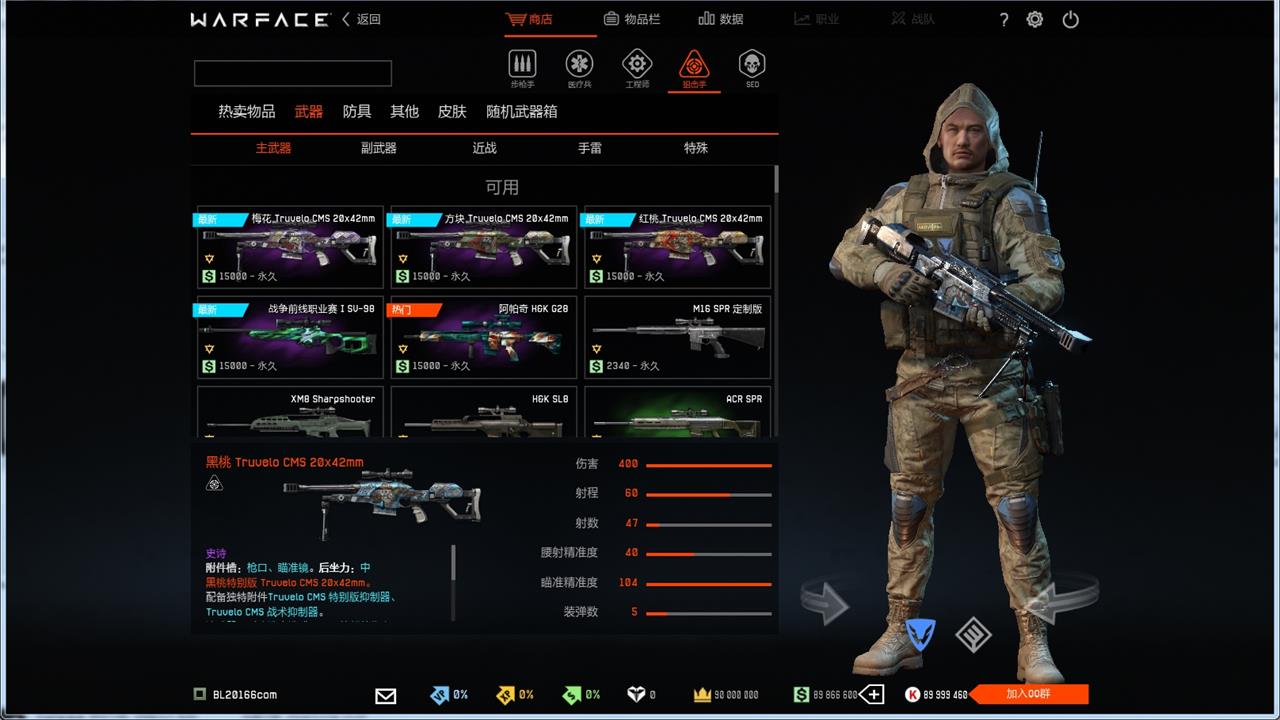Click the 加入QQ群 orange button
This screenshot has width=1280, height=720.
click(x=1028, y=694)
